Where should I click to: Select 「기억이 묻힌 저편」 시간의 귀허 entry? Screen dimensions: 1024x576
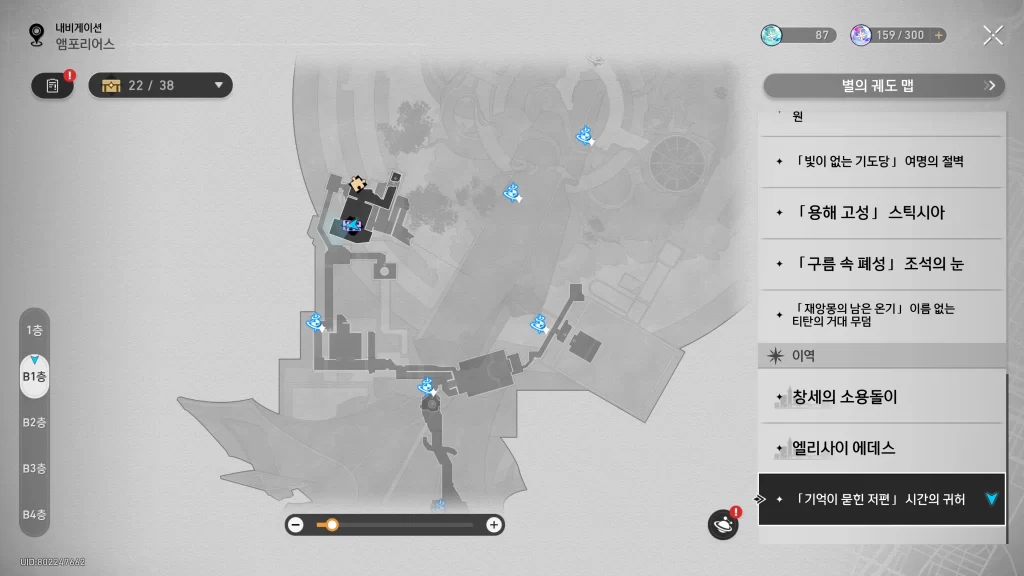[880, 499]
